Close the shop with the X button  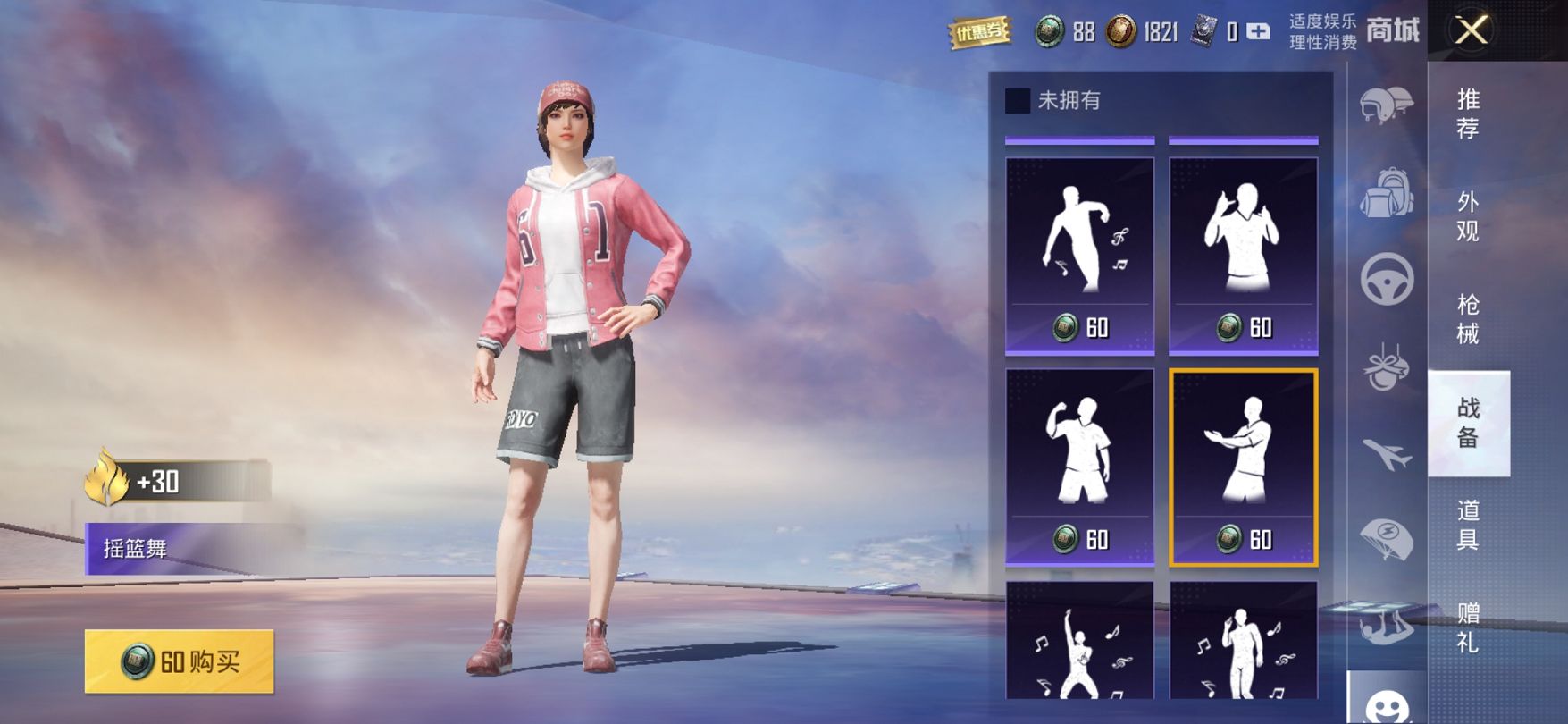1472,31
